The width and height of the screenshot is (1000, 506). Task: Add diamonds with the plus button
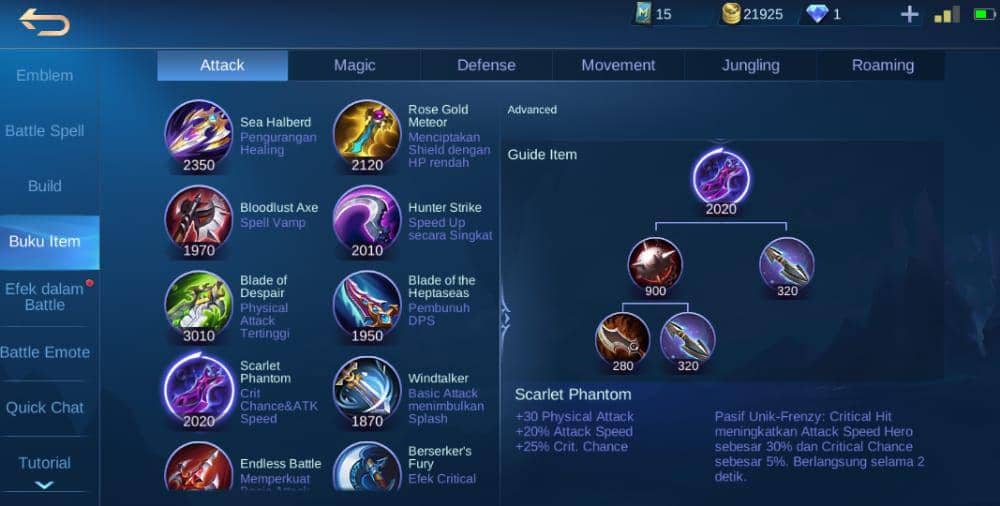pyautogui.click(x=909, y=14)
